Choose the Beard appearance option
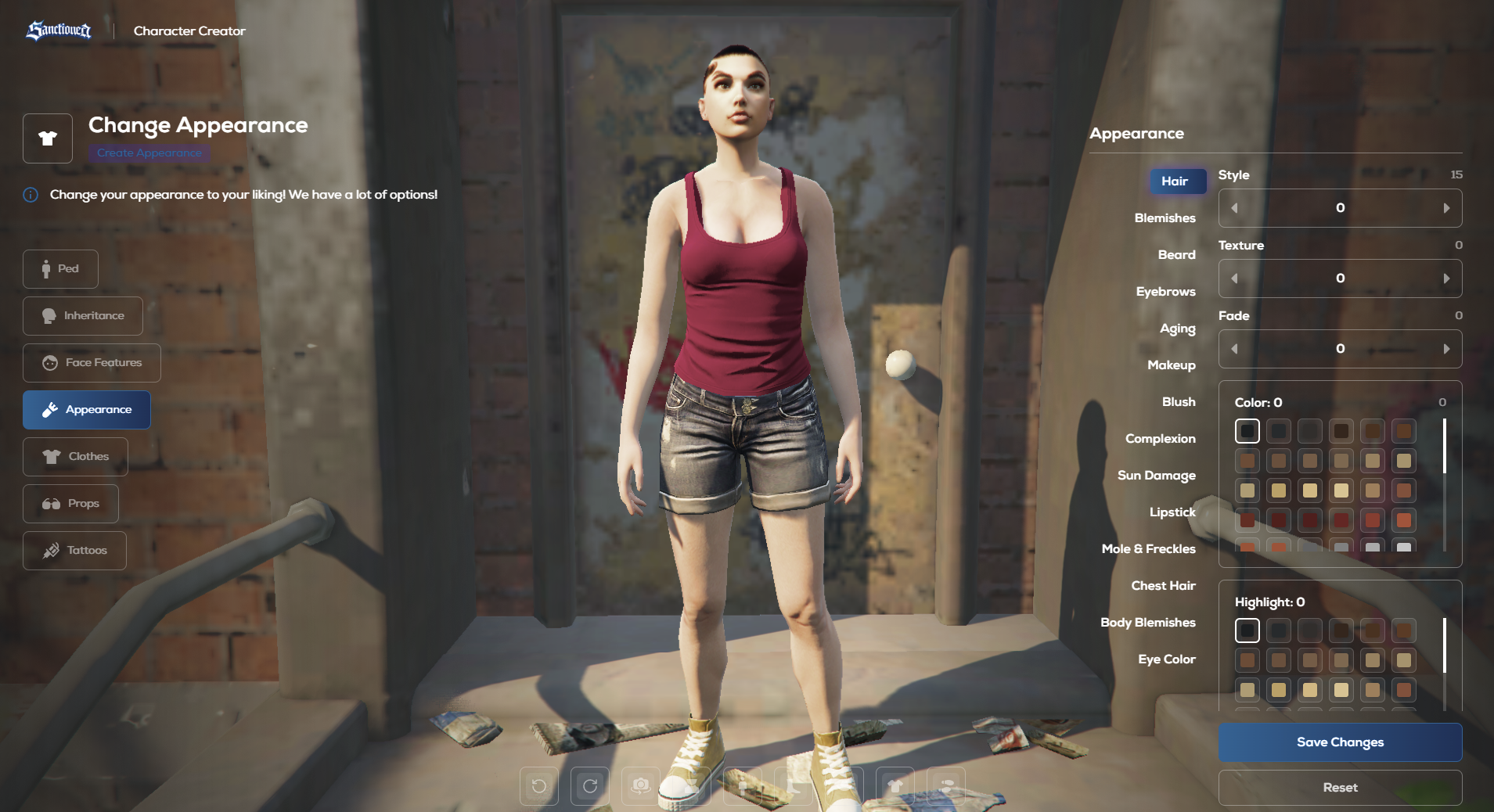Screen dimensions: 1494x812 click(1176, 255)
